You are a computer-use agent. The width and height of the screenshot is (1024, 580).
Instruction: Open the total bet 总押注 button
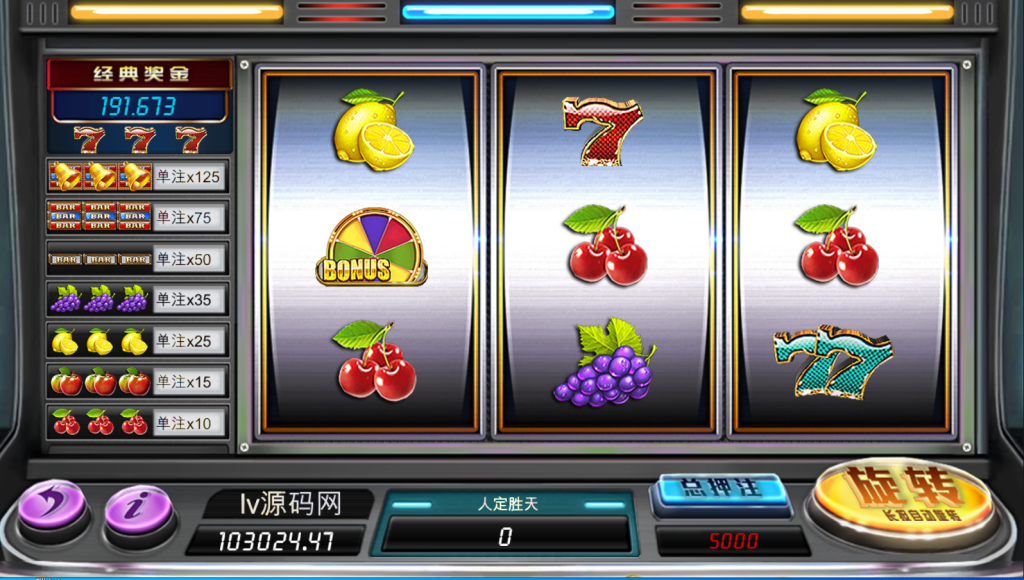coord(720,490)
